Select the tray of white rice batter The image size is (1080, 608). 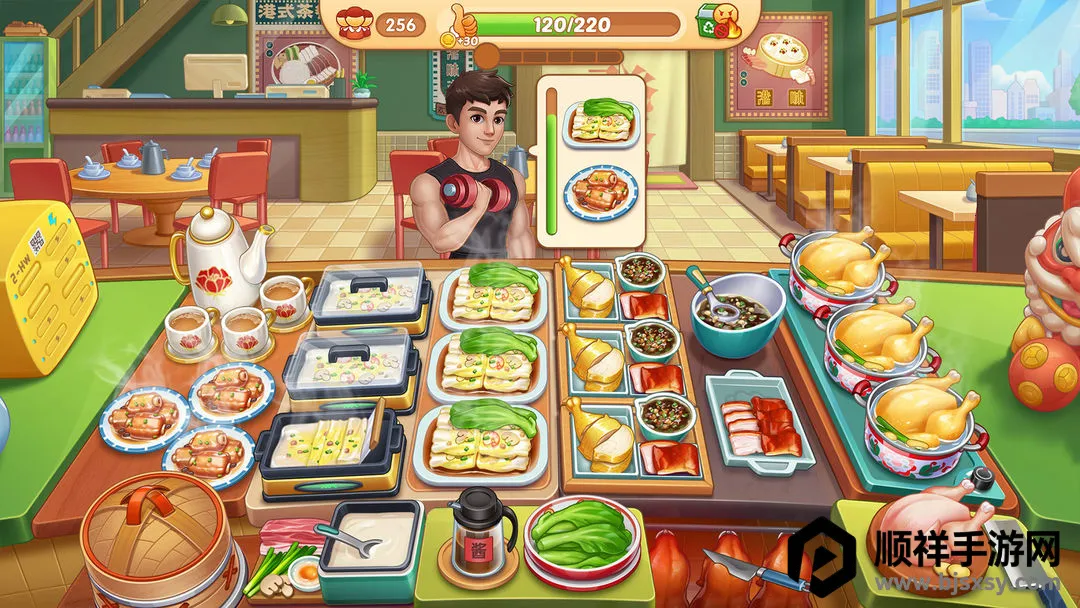[x=370, y=539]
